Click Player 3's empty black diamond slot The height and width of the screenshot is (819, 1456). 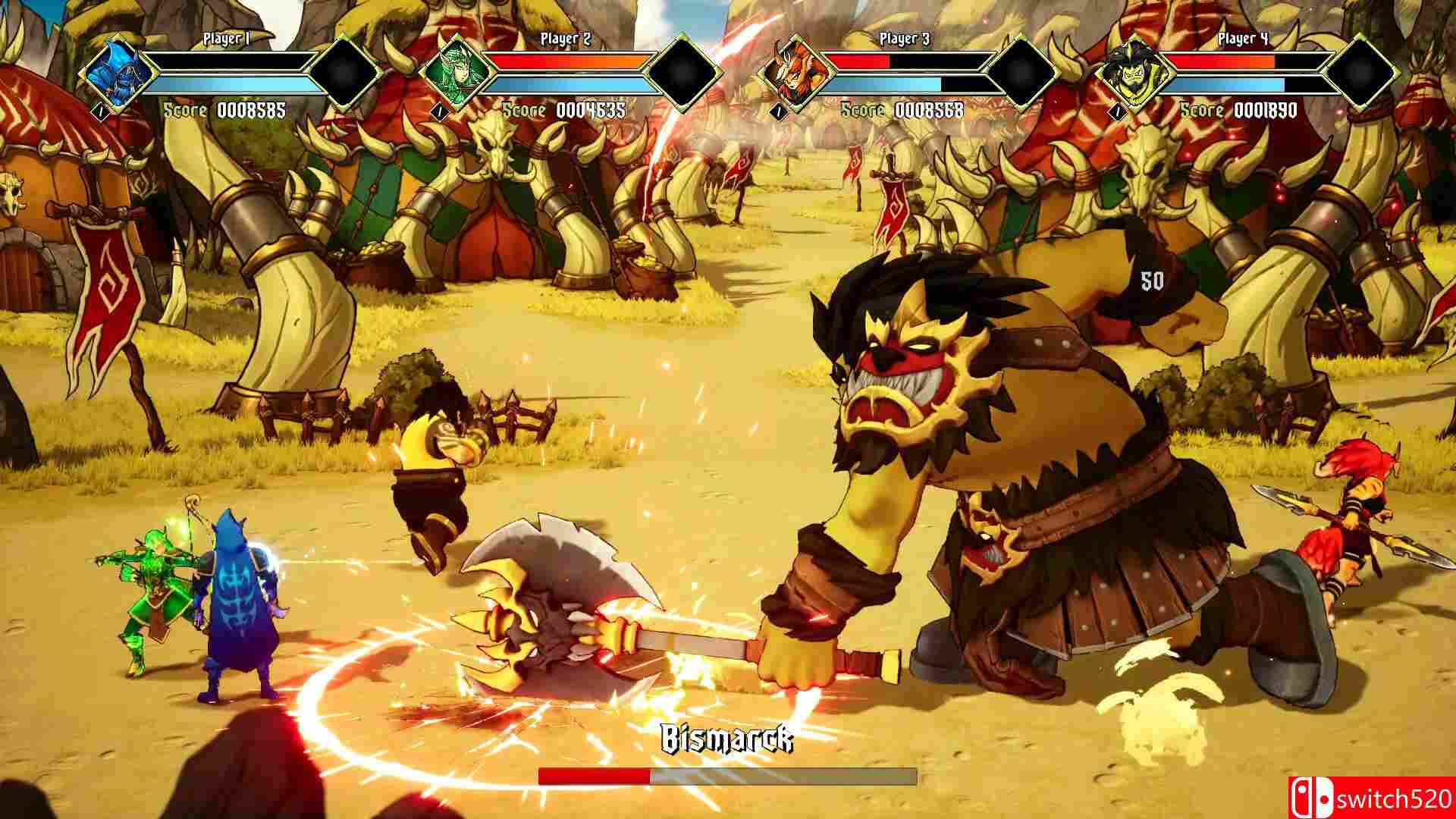point(1023,73)
